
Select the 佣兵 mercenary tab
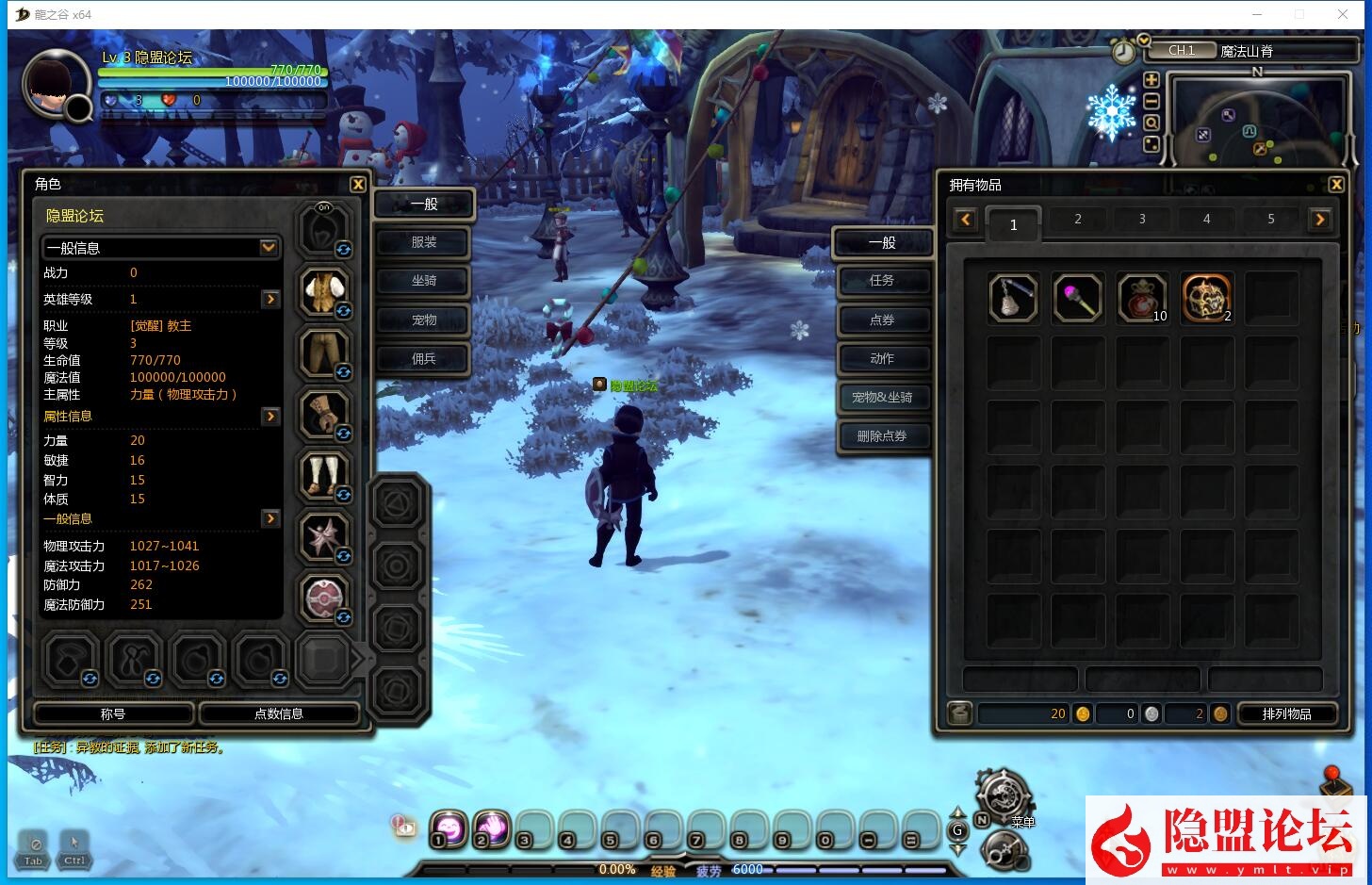point(423,359)
